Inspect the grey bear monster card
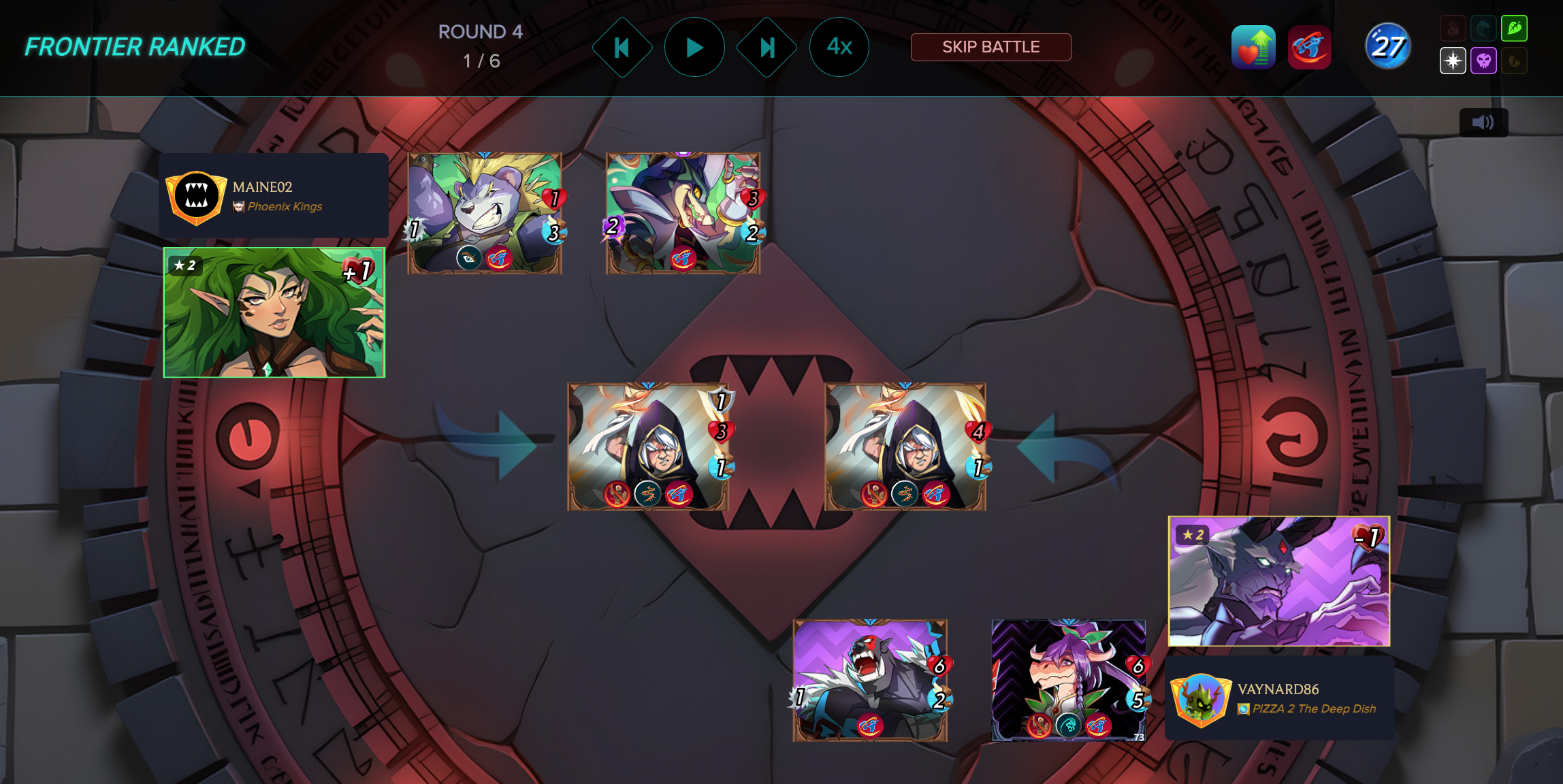This screenshot has width=1563, height=784. pyautogui.click(x=484, y=213)
